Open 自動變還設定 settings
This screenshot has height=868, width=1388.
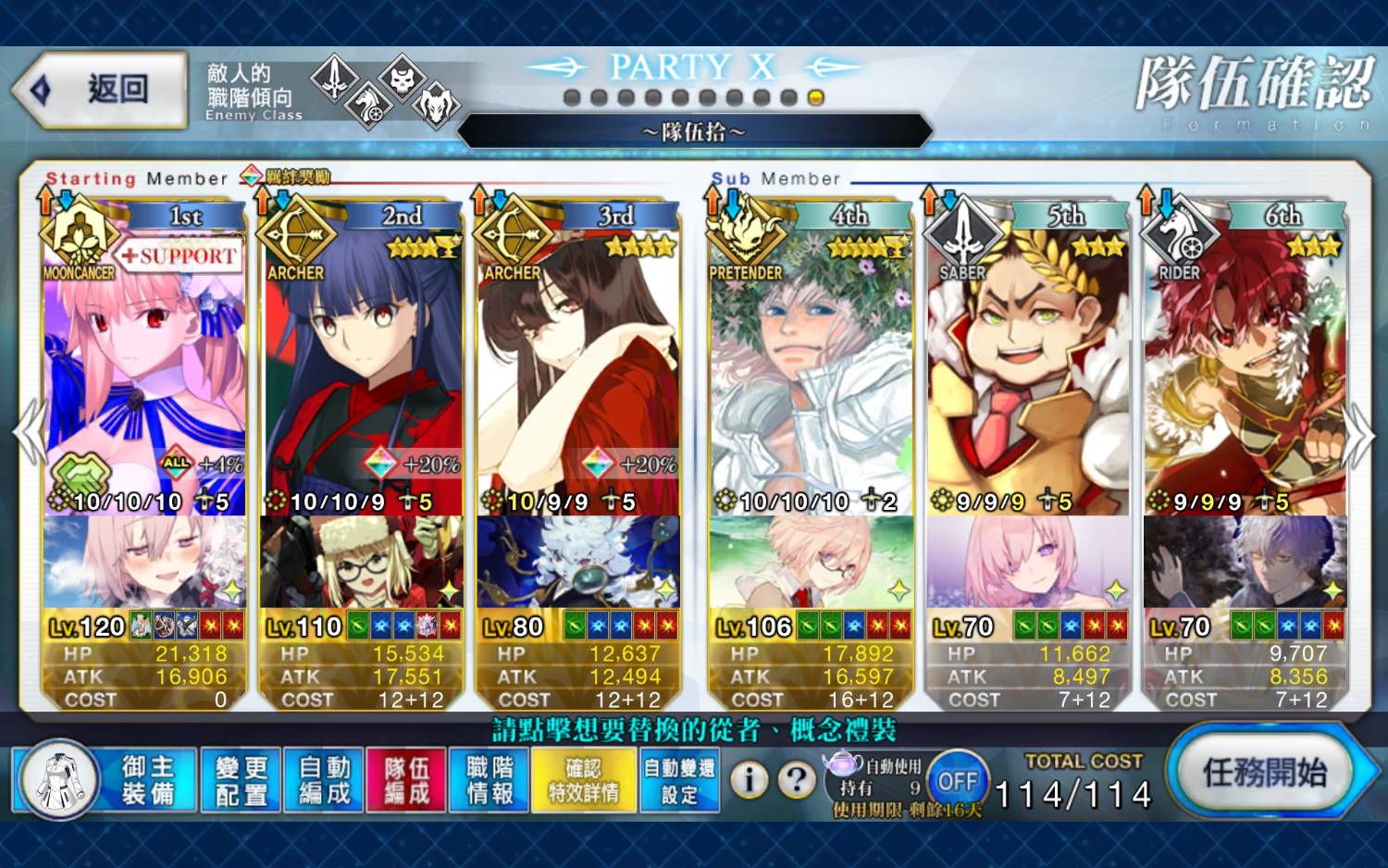[x=679, y=780]
